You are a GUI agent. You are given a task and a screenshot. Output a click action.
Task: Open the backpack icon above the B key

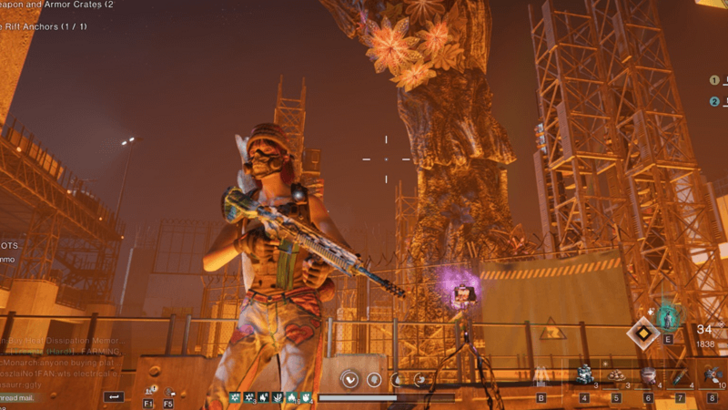[x=541, y=374]
